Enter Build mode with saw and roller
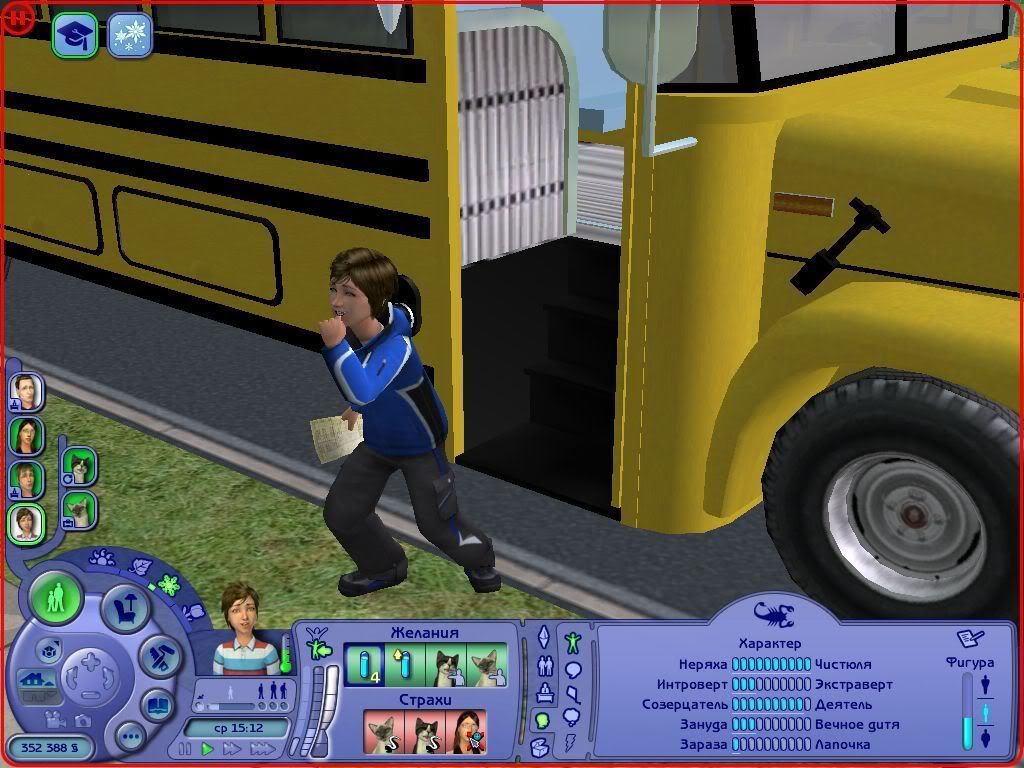 158,656
